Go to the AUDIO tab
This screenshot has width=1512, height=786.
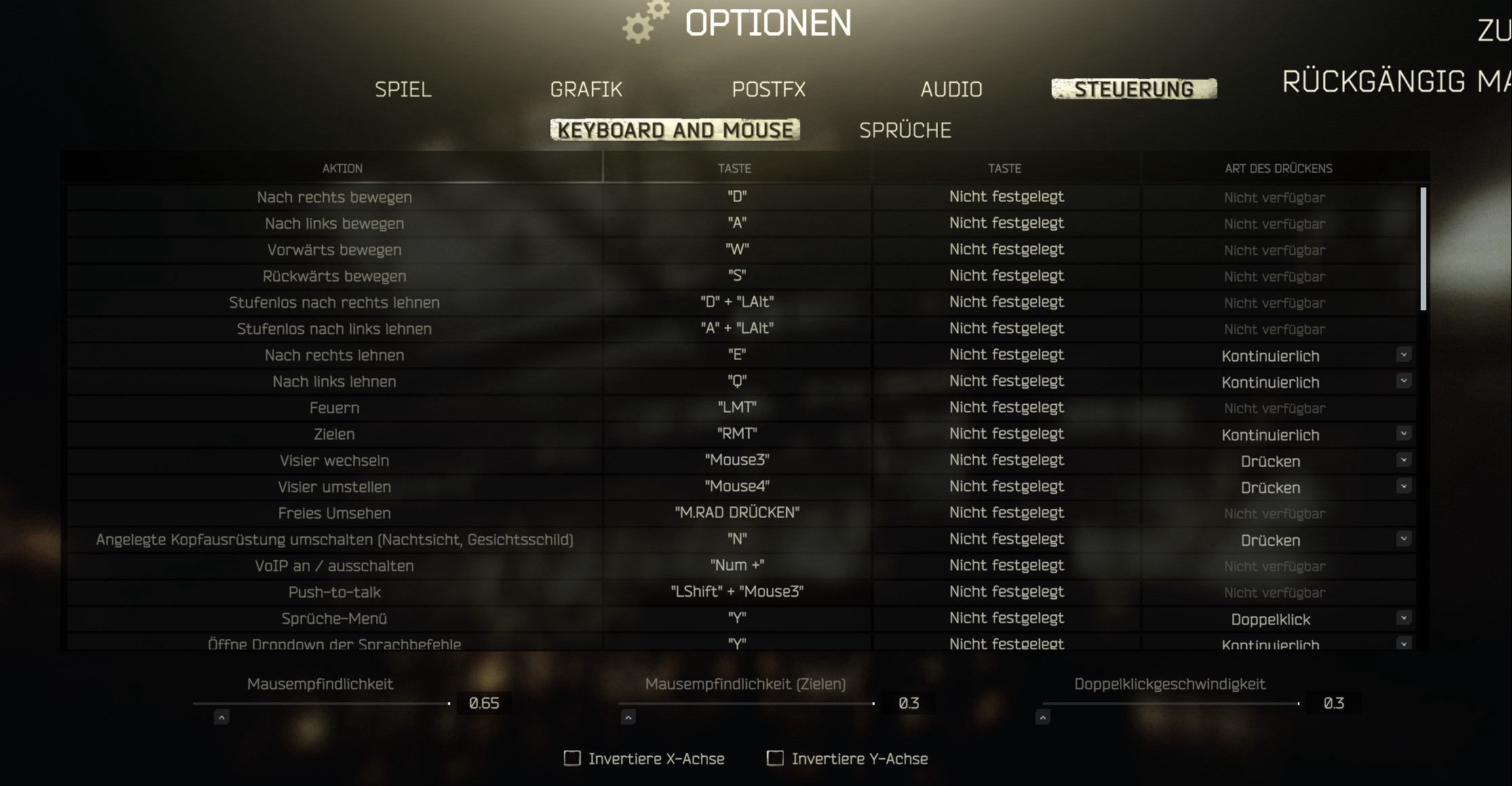951,90
